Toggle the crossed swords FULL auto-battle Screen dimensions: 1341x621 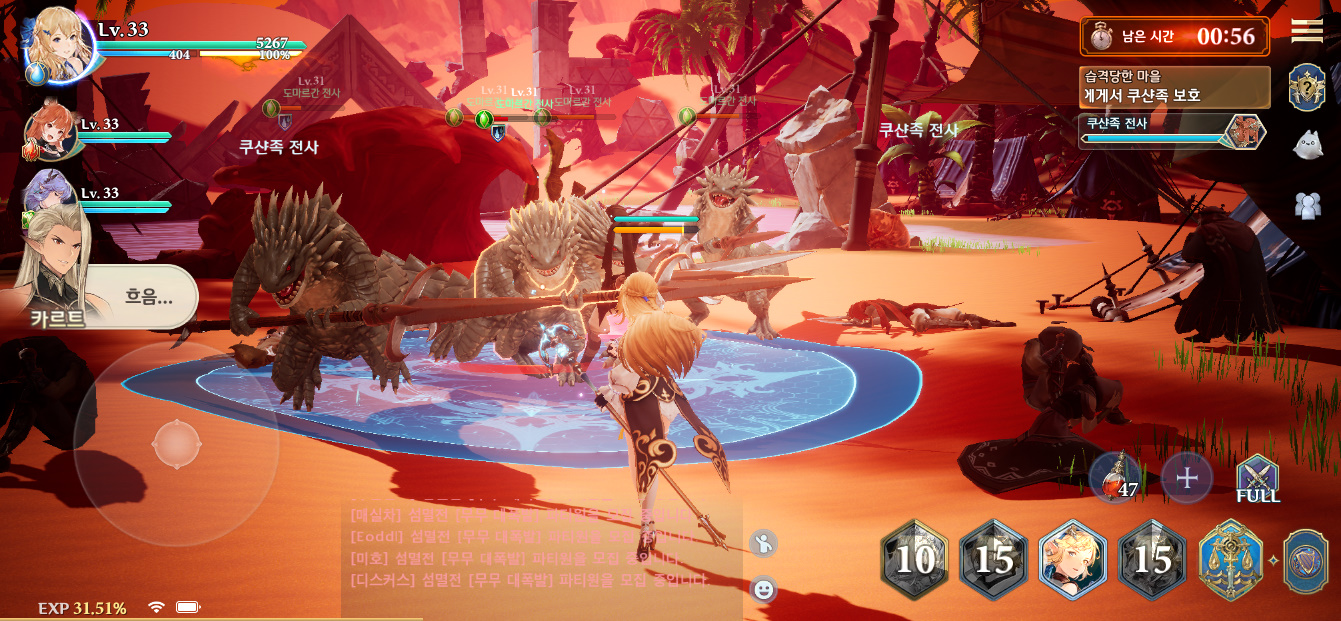[x=1257, y=478]
